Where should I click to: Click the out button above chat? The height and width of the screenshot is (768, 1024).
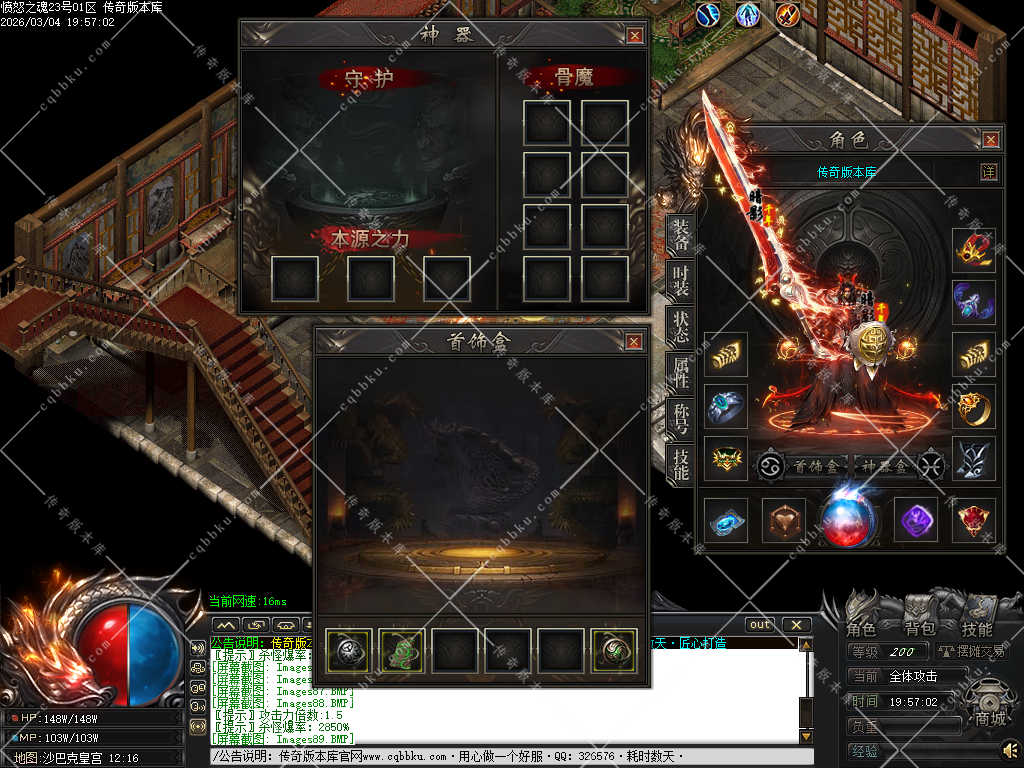761,624
